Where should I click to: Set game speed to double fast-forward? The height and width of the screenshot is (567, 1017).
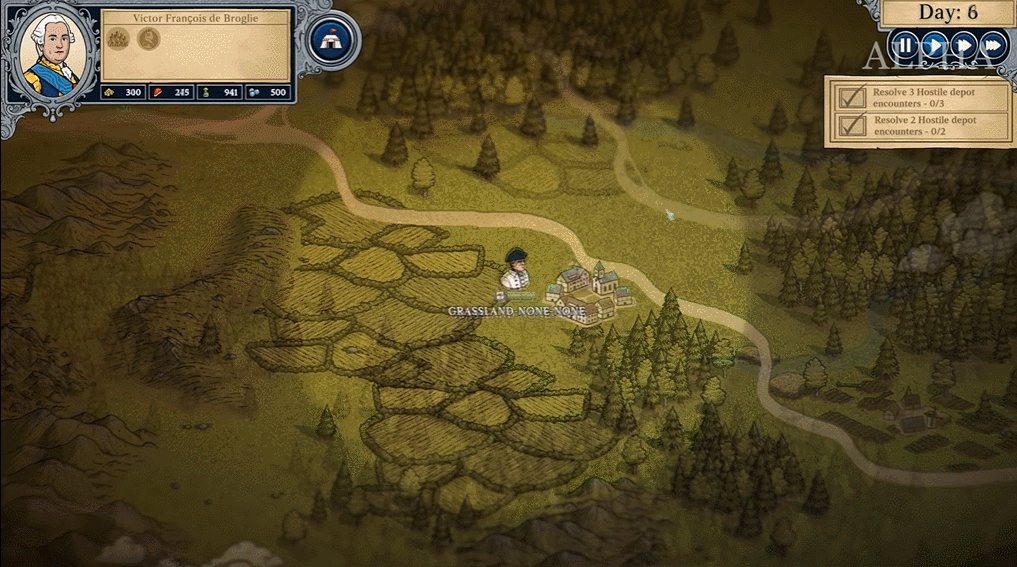963,45
